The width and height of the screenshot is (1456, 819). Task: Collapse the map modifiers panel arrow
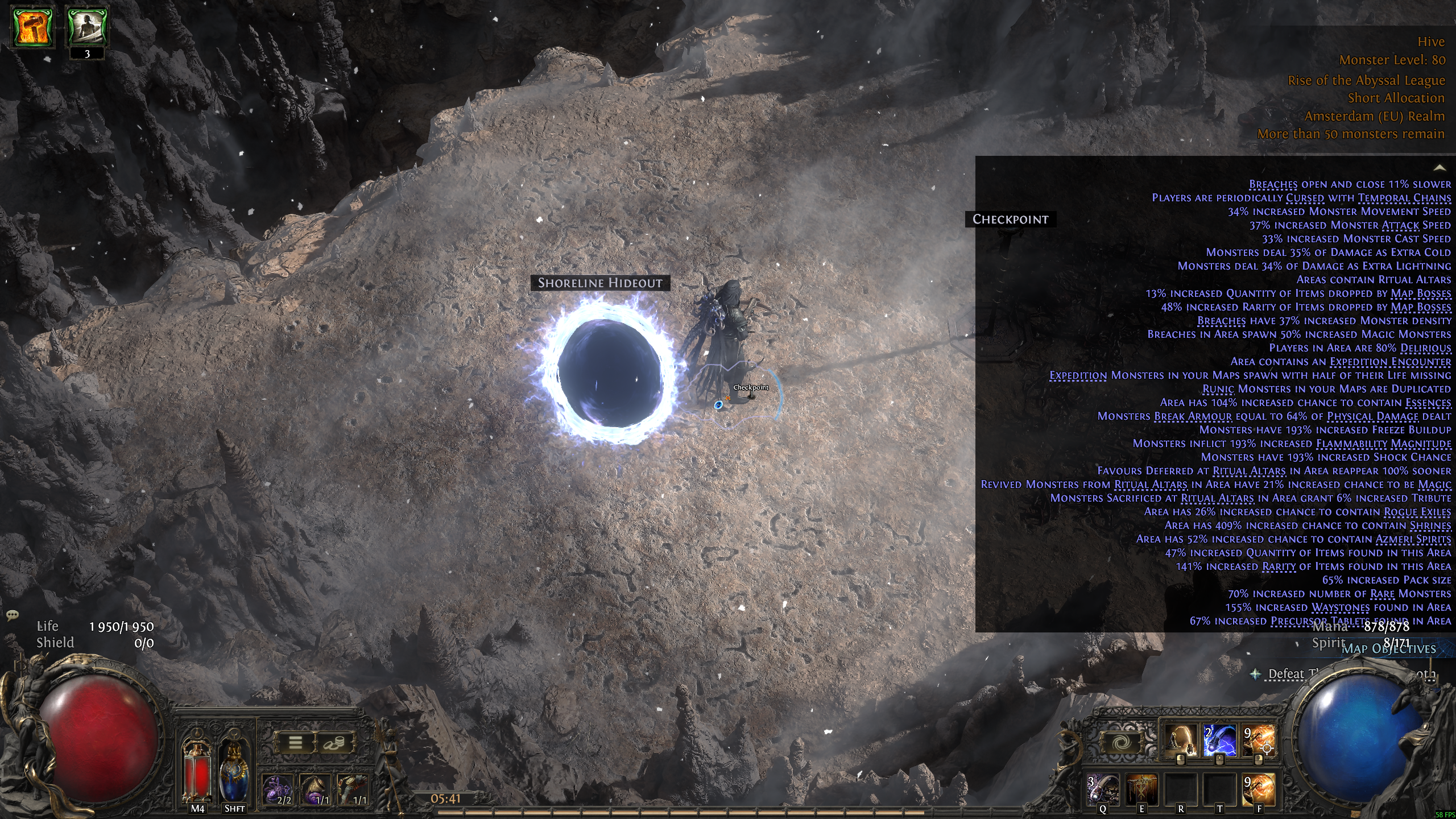[x=1440, y=168]
